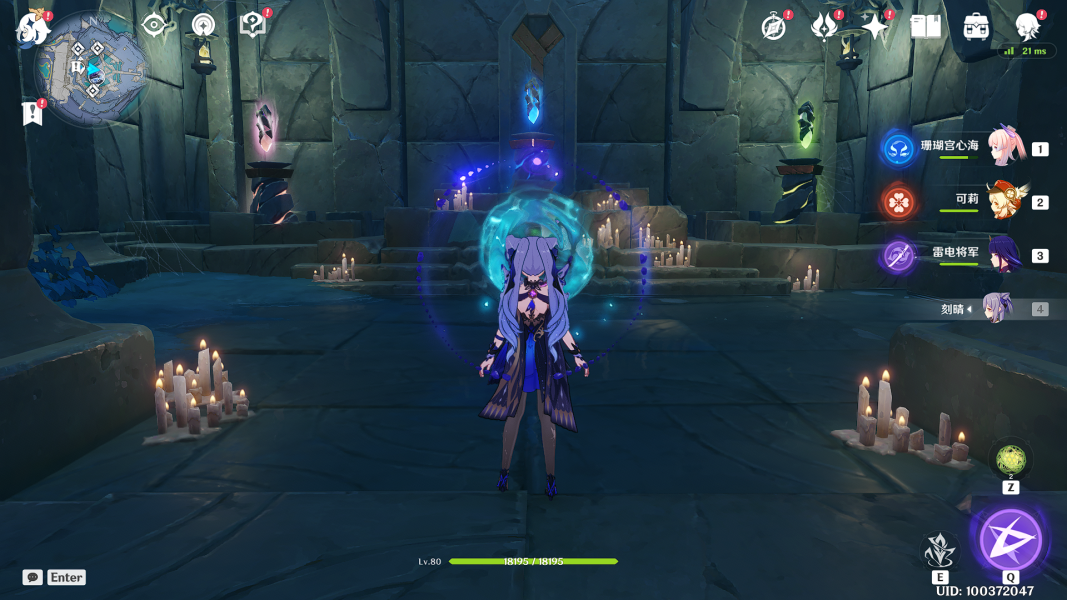Open the adventurer handbook book icon
This screenshot has height=600, width=1067.
(x=926, y=27)
